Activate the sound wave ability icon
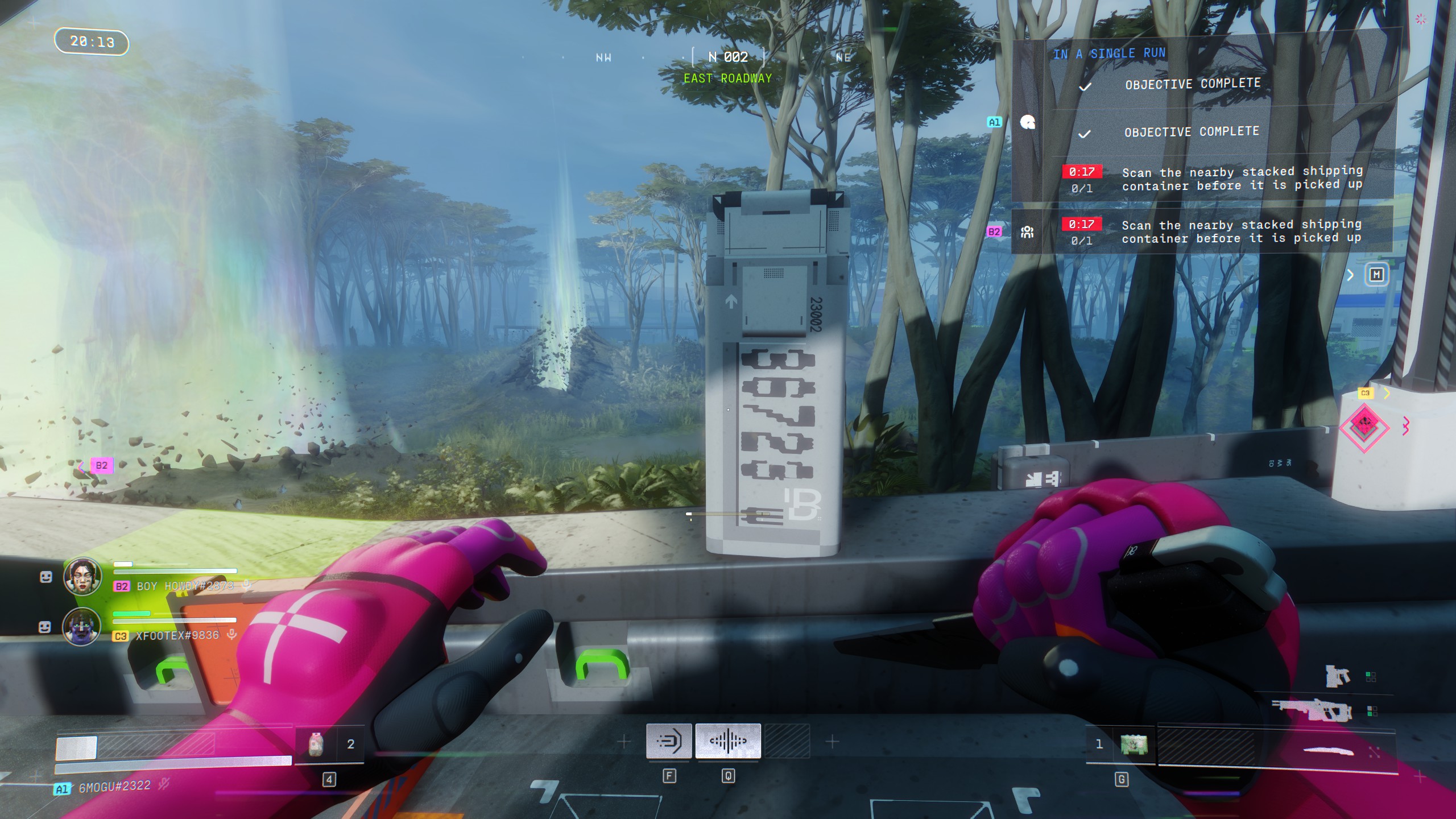The image size is (1456, 819). (x=728, y=741)
